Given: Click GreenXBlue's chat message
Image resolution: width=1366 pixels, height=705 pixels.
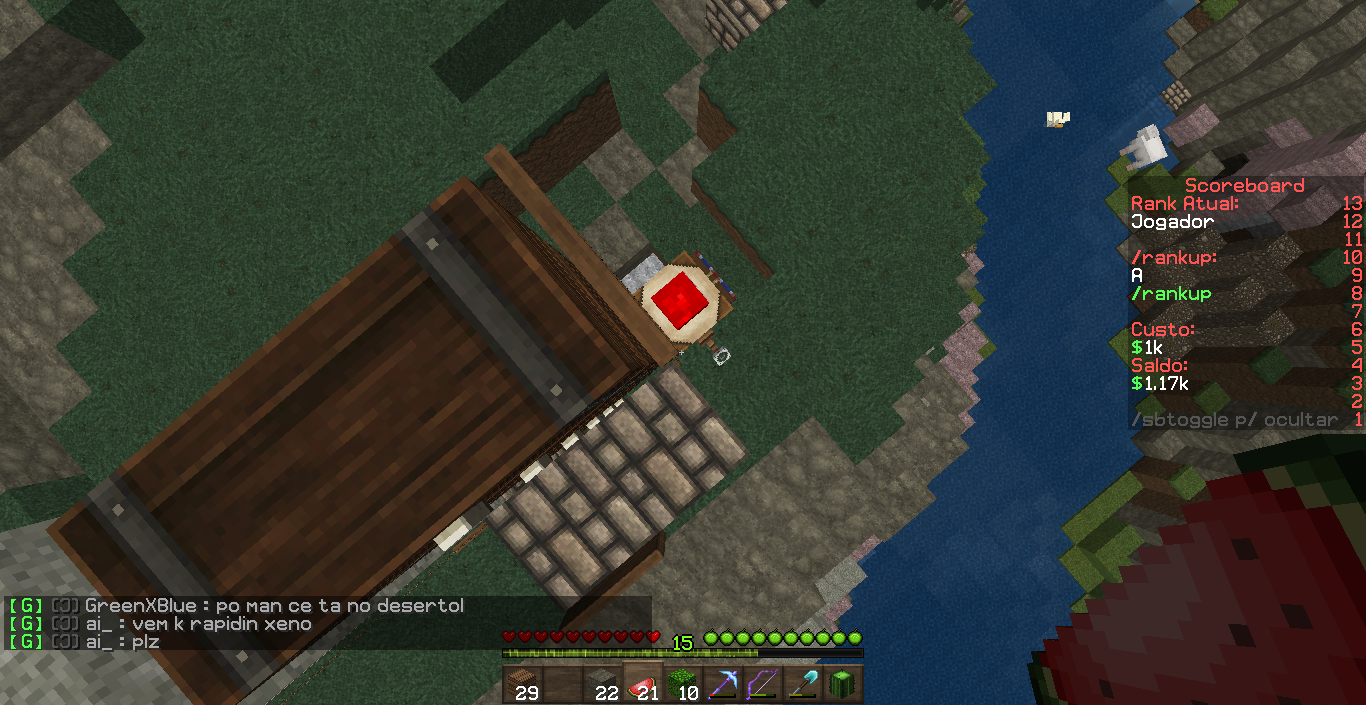Looking at the screenshot, I should pos(275,606).
